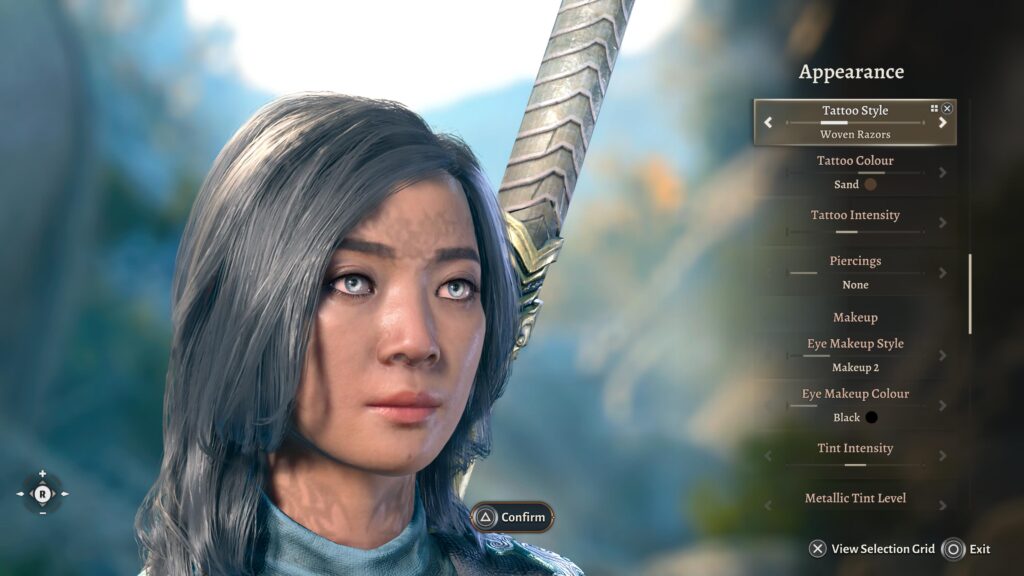The width and height of the screenshot is (1024, 576).
Task: Click the Black eye makeup colour swatch
Action: (871, 417)
